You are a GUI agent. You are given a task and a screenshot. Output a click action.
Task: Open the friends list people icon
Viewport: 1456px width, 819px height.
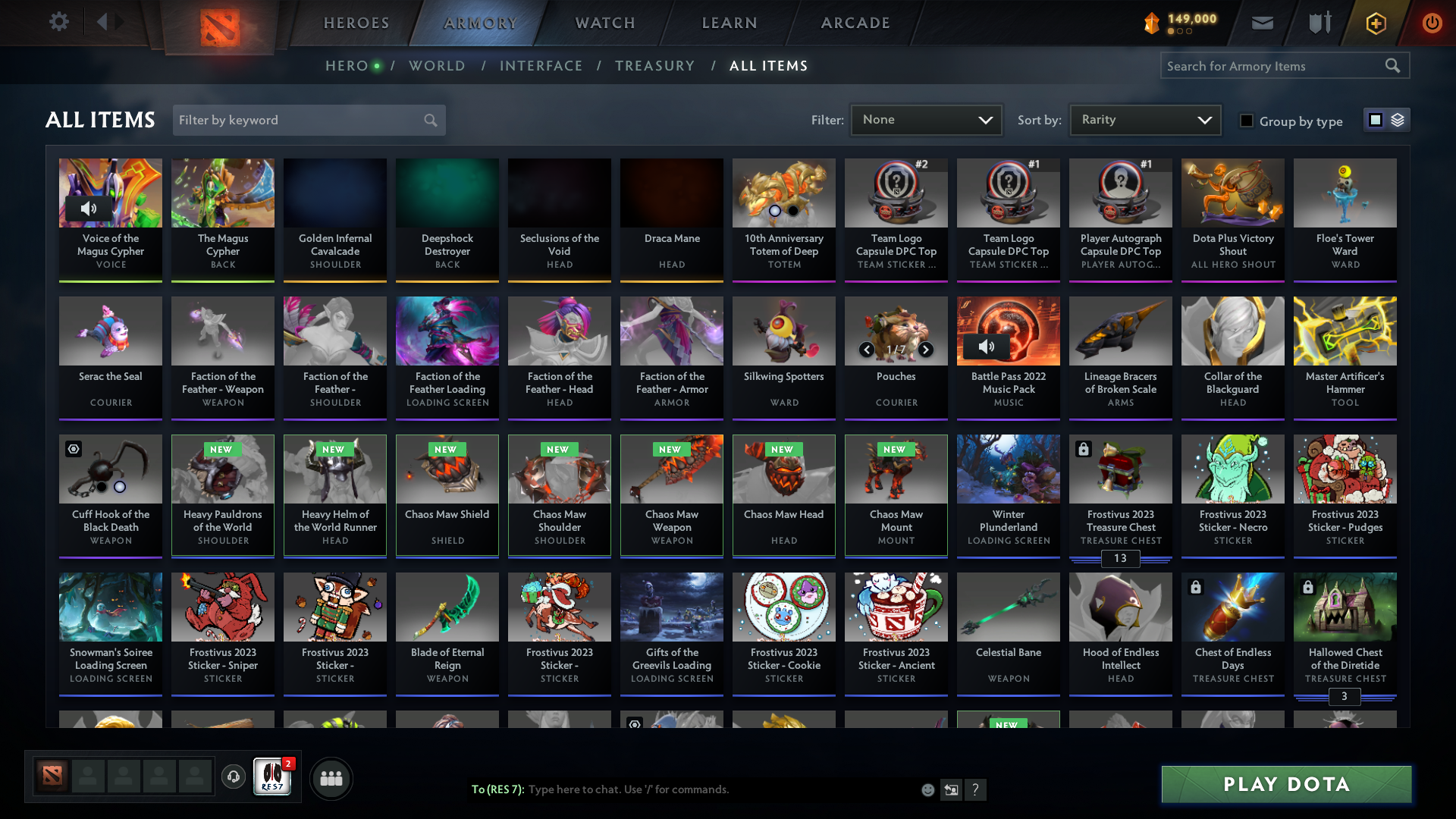331,777
